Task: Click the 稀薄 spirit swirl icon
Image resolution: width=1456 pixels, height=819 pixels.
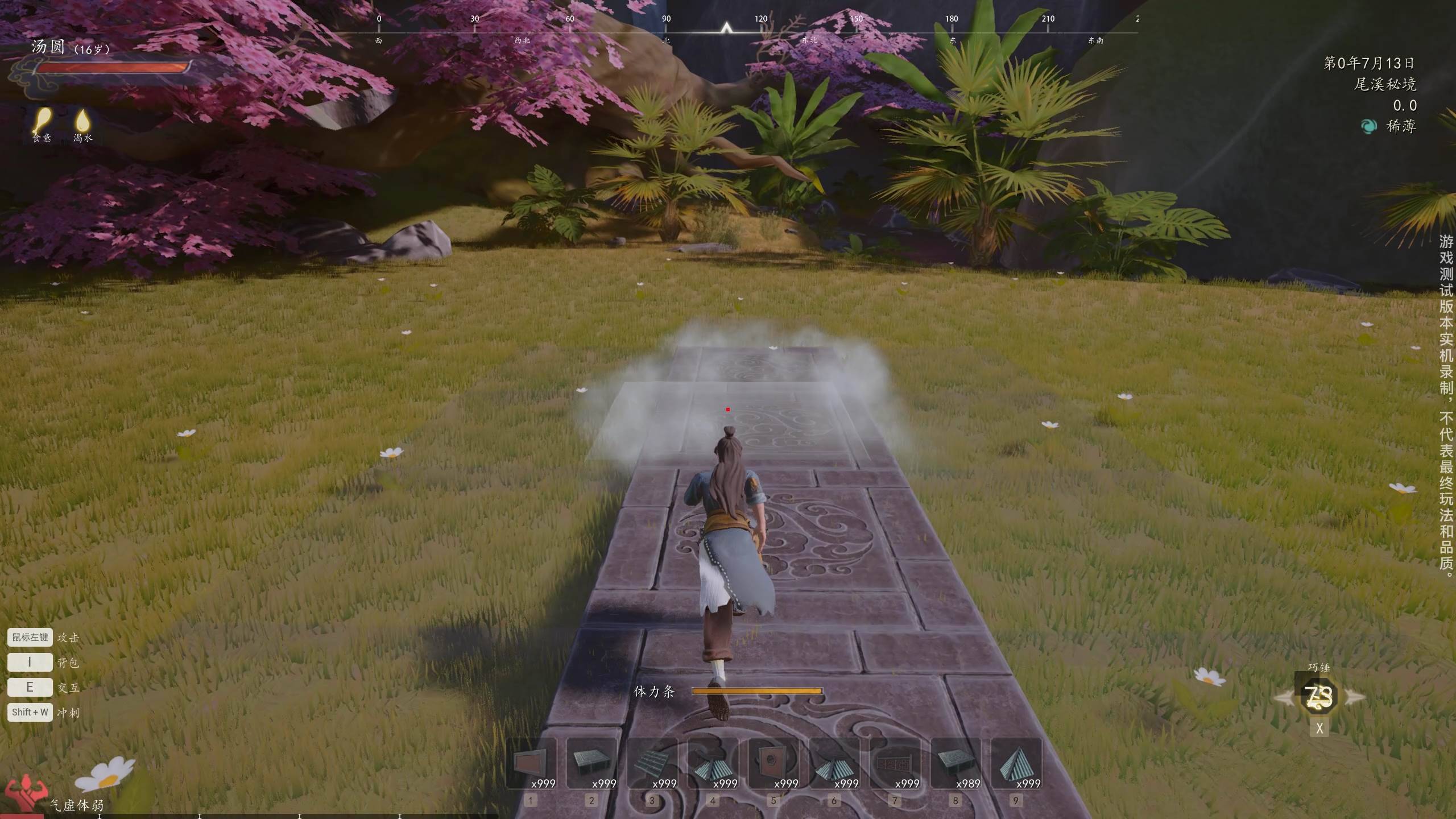Action: (1368, 126)
